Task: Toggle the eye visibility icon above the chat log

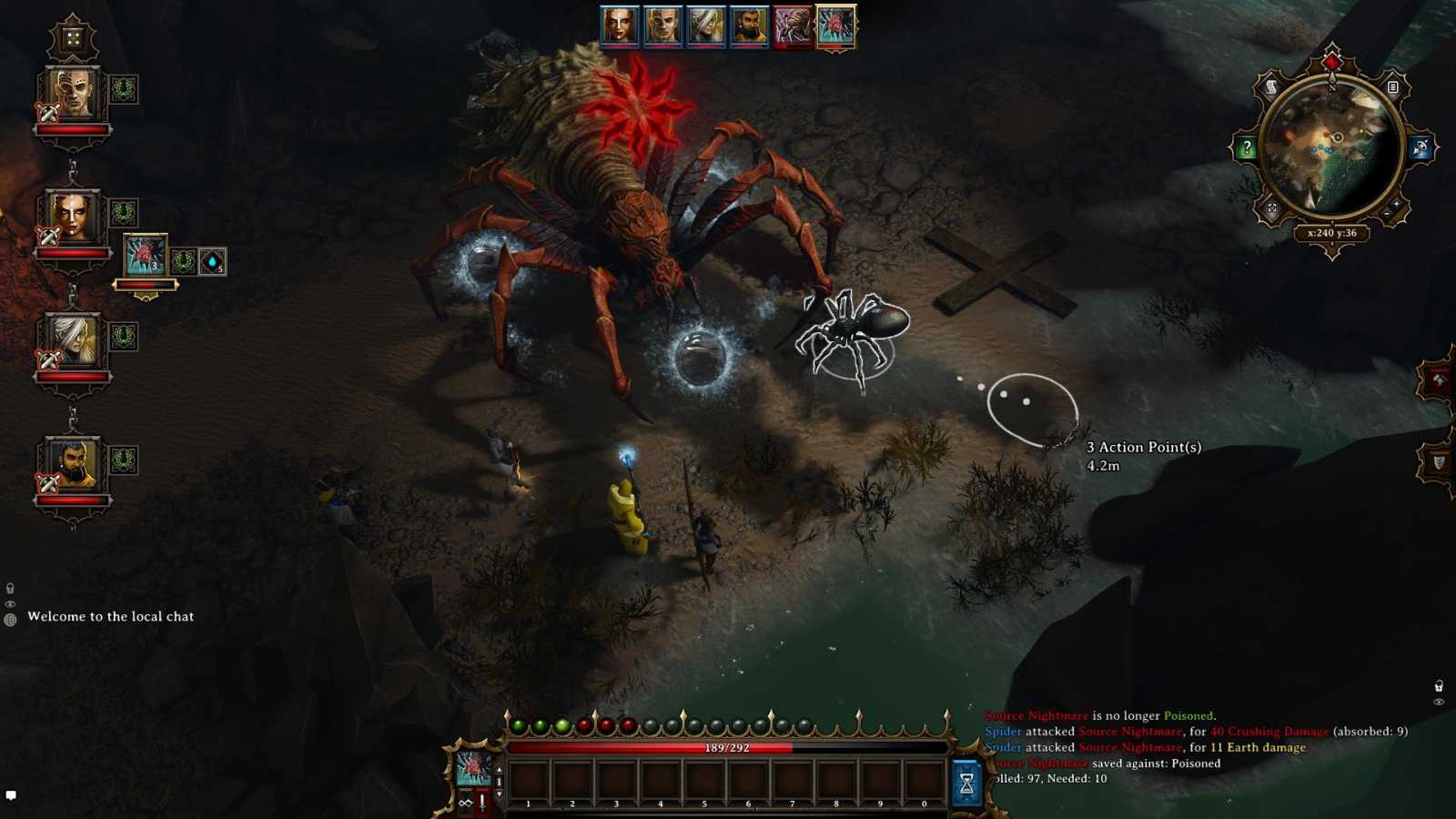Action: [10, 604]
